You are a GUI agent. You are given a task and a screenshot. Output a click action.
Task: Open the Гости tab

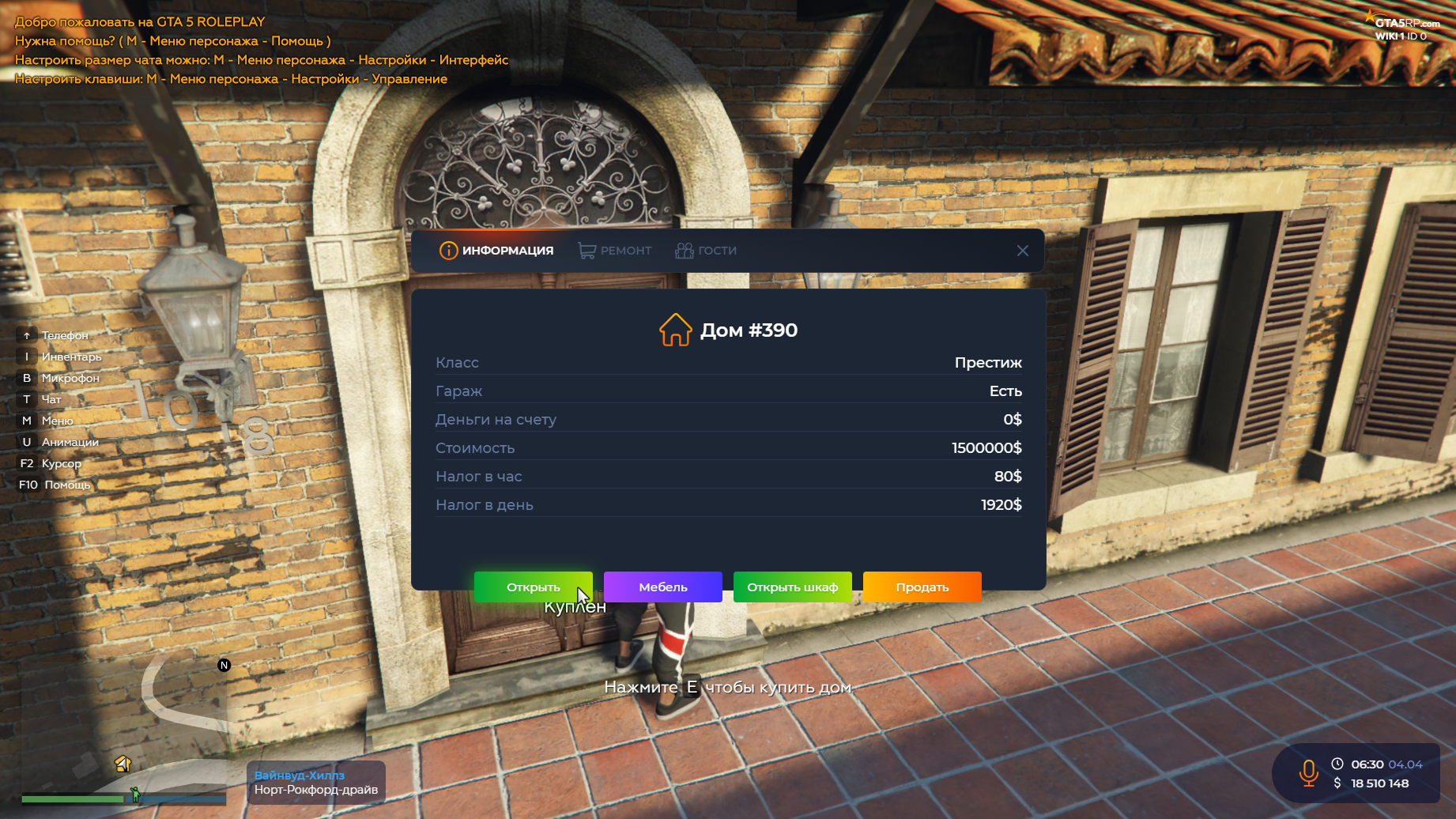tap(706, 251)
